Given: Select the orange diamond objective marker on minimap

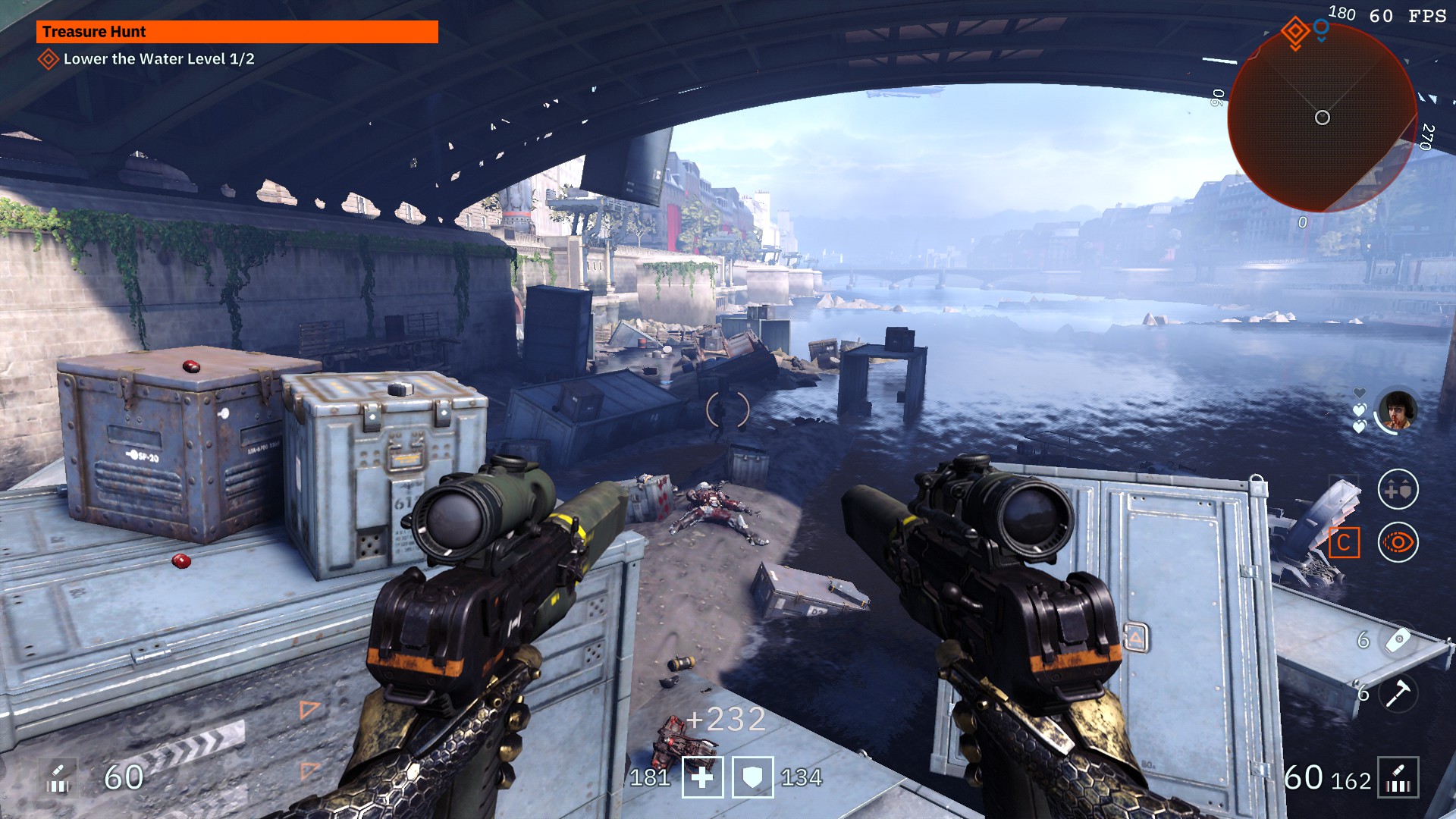Looking at the screenshot, I should coord(1295,32).
